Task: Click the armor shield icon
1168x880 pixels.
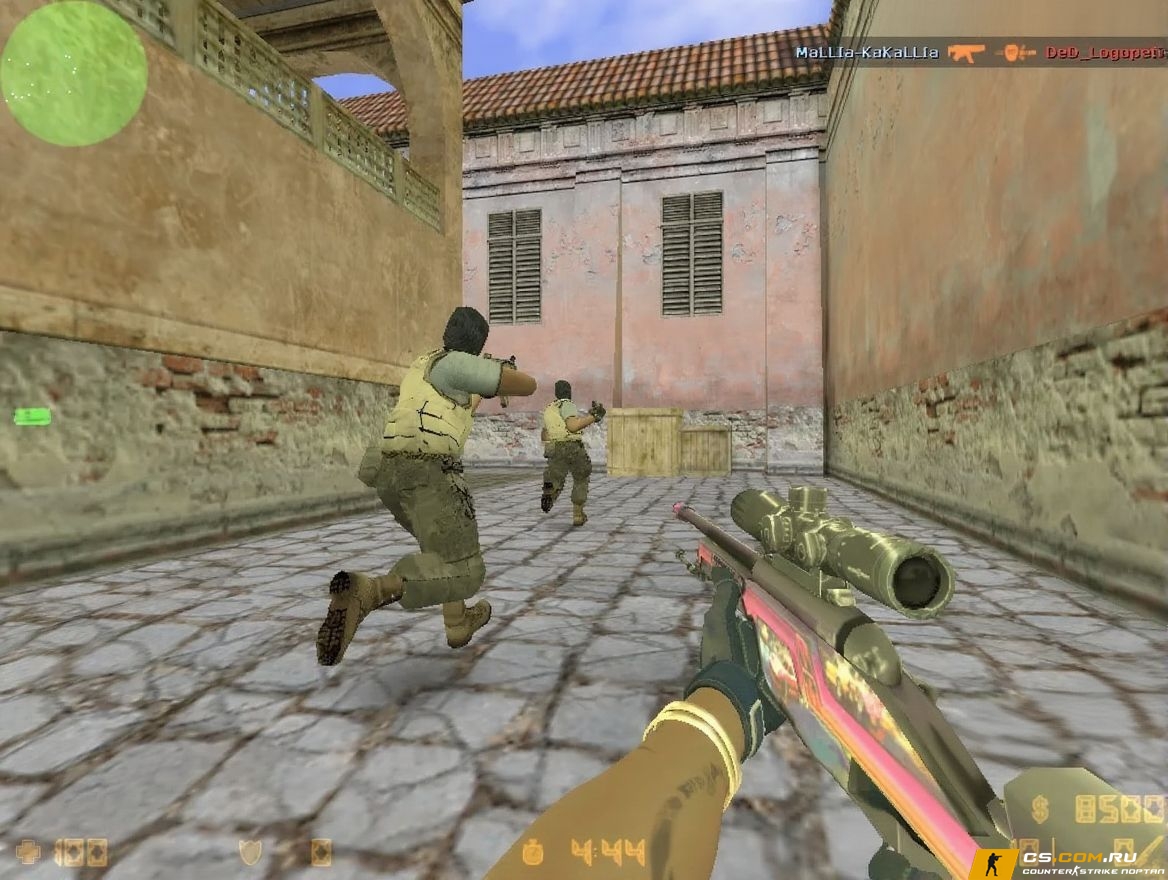Action: 249,852
